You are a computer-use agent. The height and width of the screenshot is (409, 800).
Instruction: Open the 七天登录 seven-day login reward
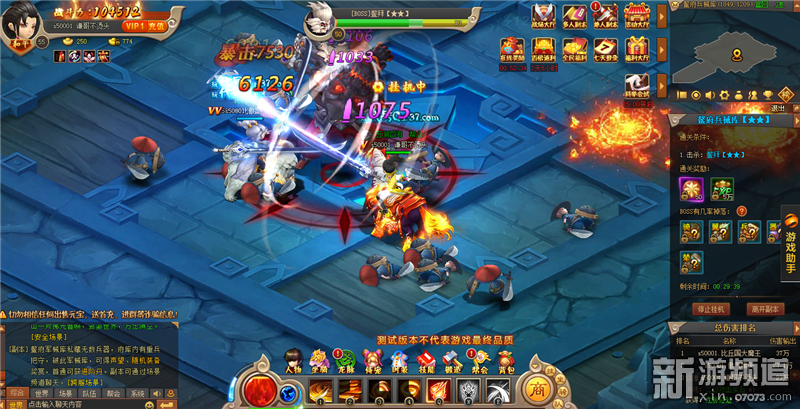coord(603,48)
